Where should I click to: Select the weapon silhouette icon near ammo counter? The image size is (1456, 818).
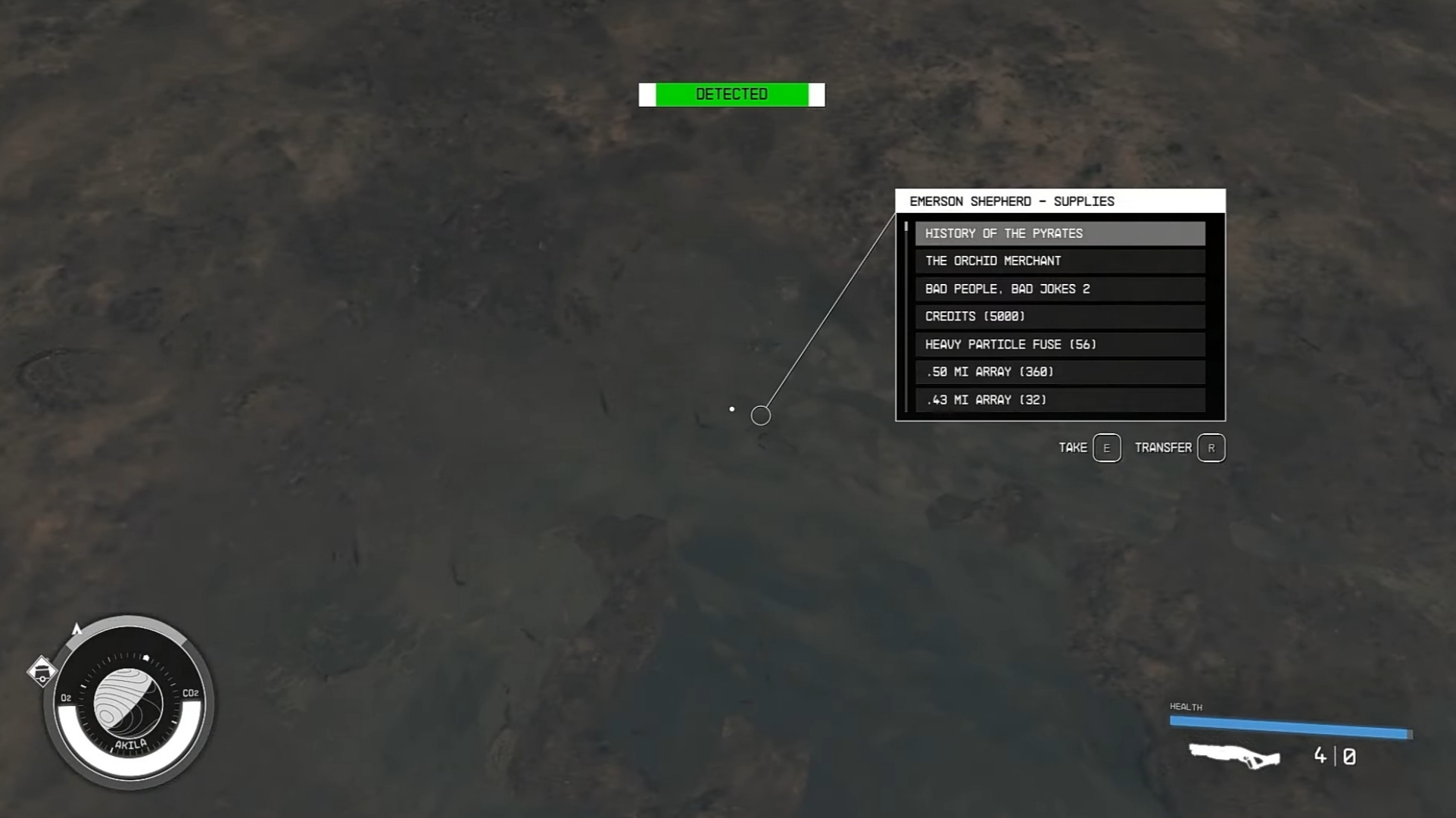(1234, 756)
